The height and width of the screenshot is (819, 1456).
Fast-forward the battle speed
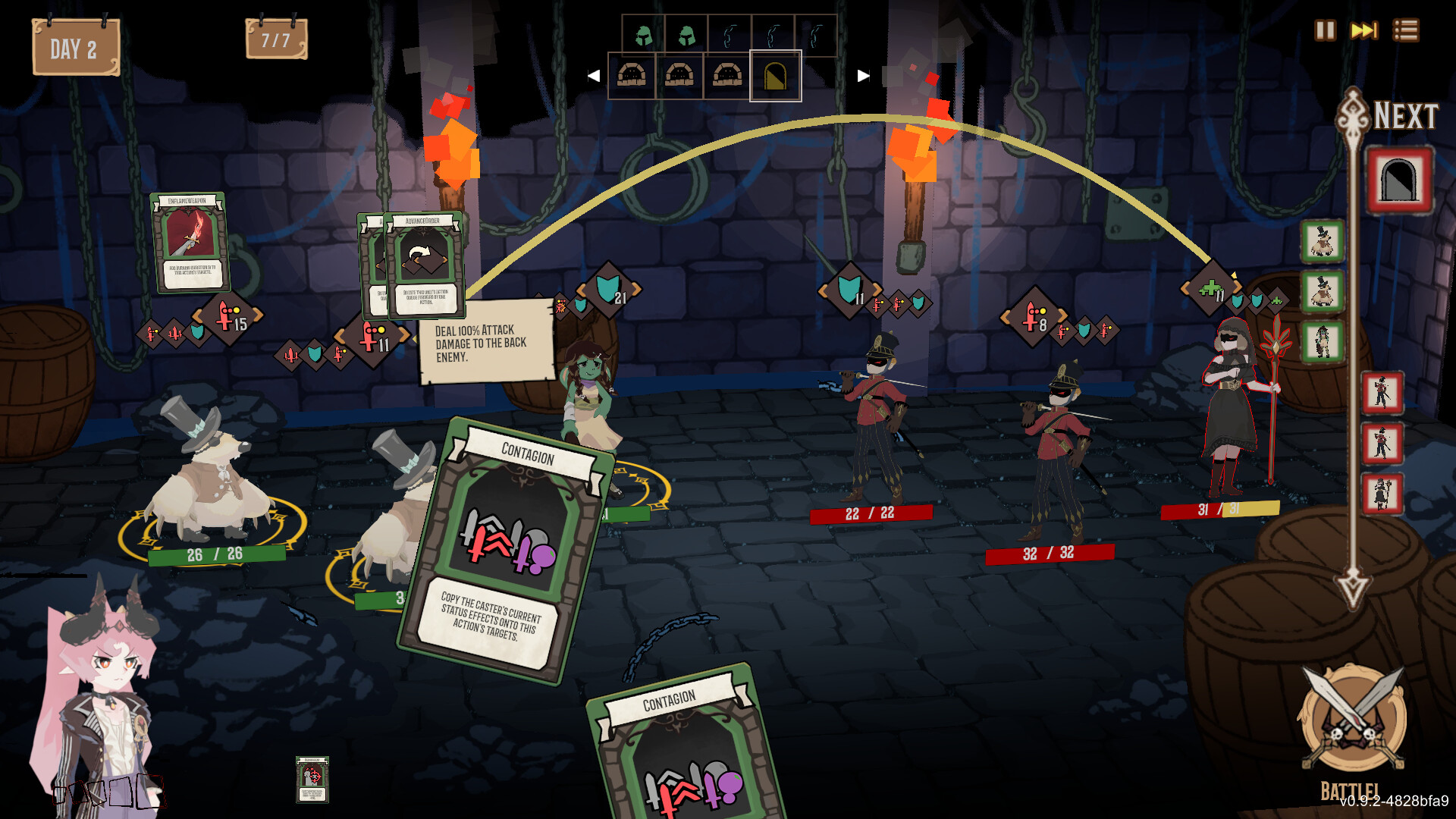click(1364, 30)
